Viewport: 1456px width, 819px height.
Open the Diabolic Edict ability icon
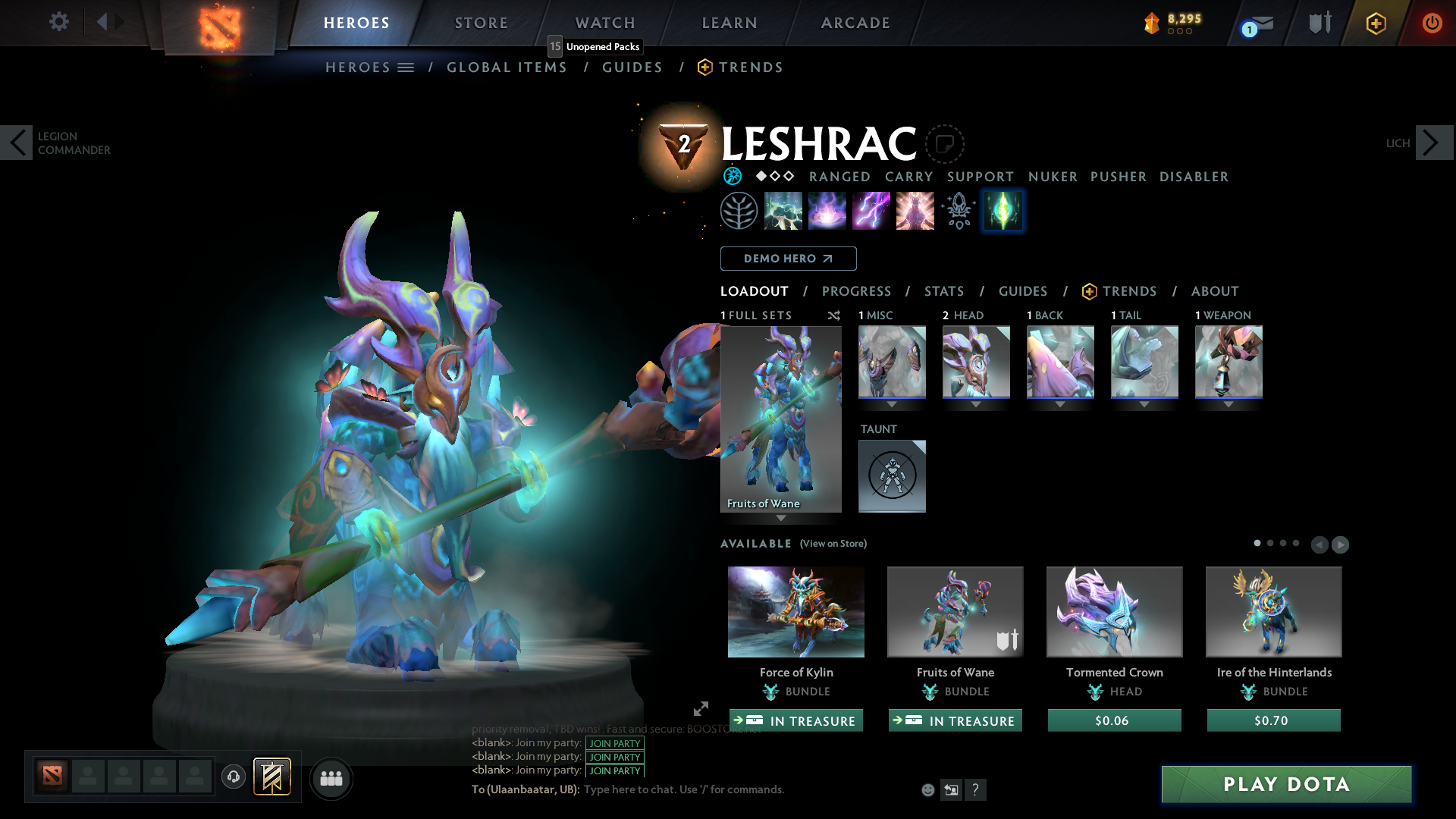pyautogui.click(x=827, y=210)
